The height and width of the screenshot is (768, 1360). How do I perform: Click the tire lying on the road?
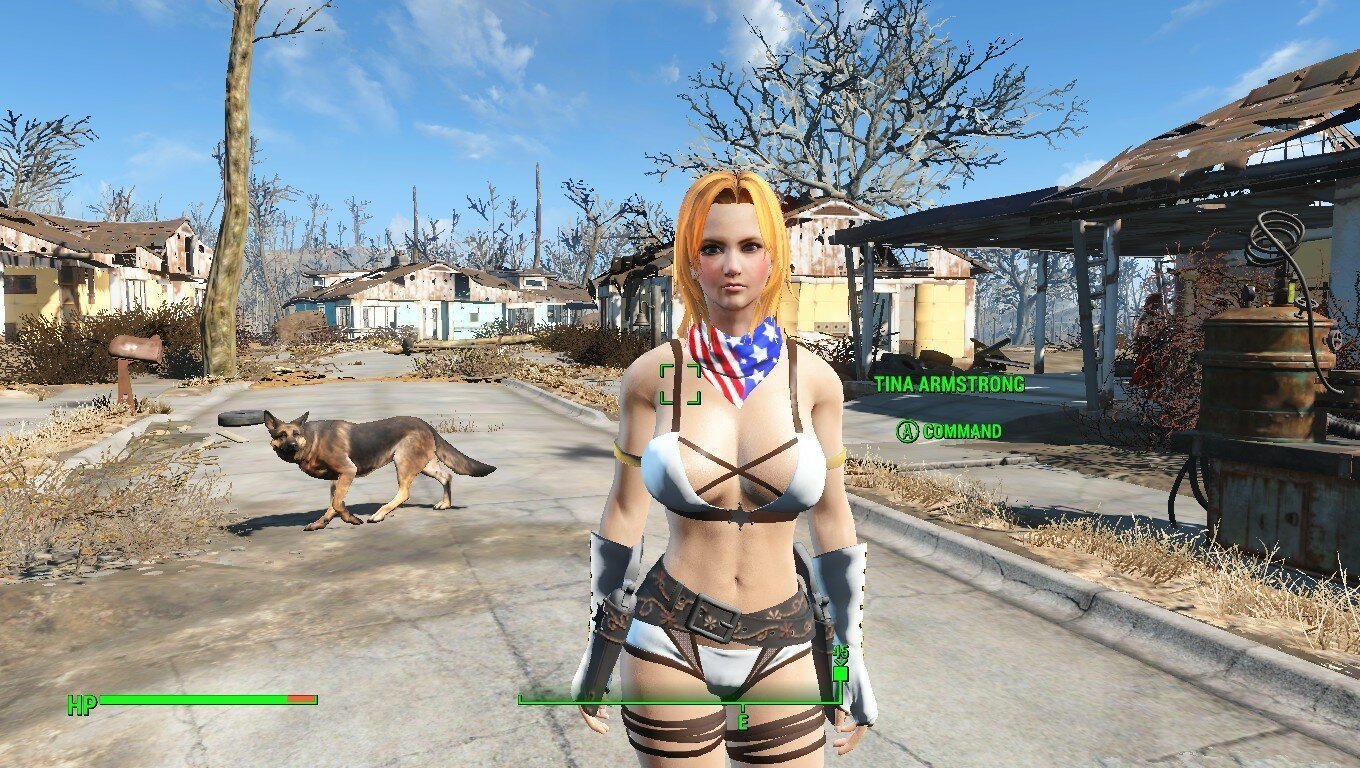pyautogui.click(x=239, y=416)
